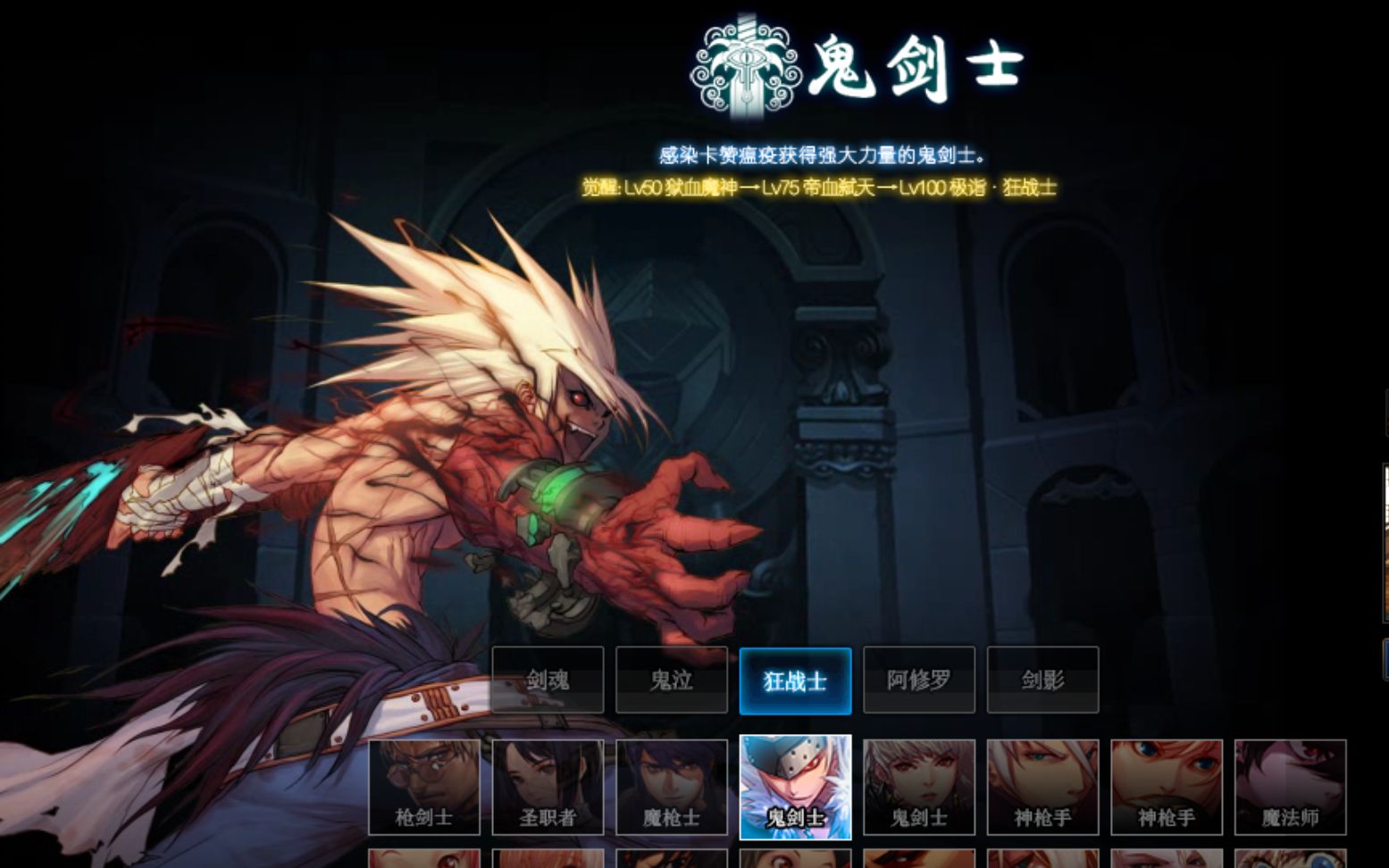Select the active 狂战士 subclass option
The width and height of the screenshot is (1389, 868).
[795, 680]
